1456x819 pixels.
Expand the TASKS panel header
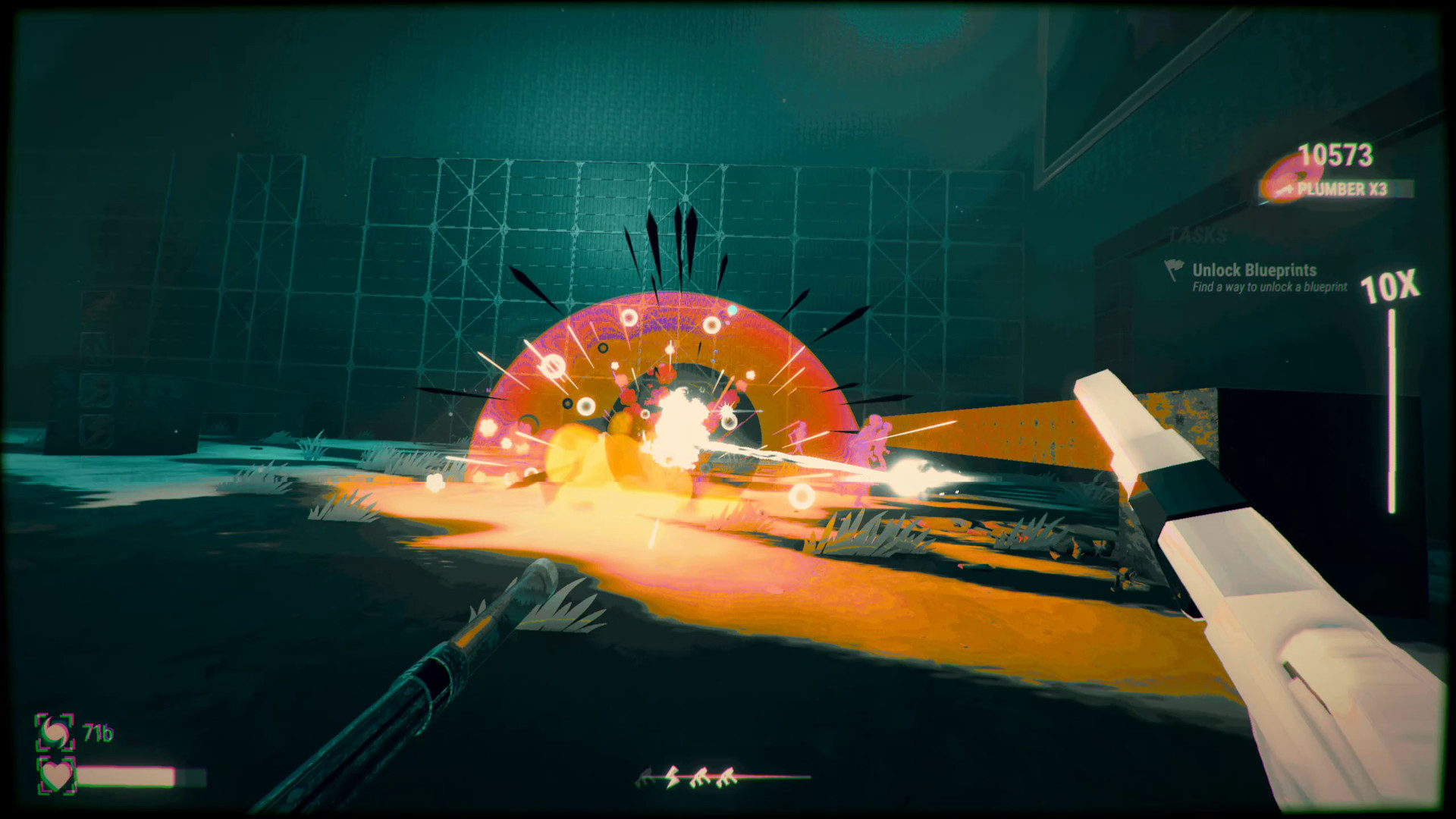click(x=1198, y=234)
